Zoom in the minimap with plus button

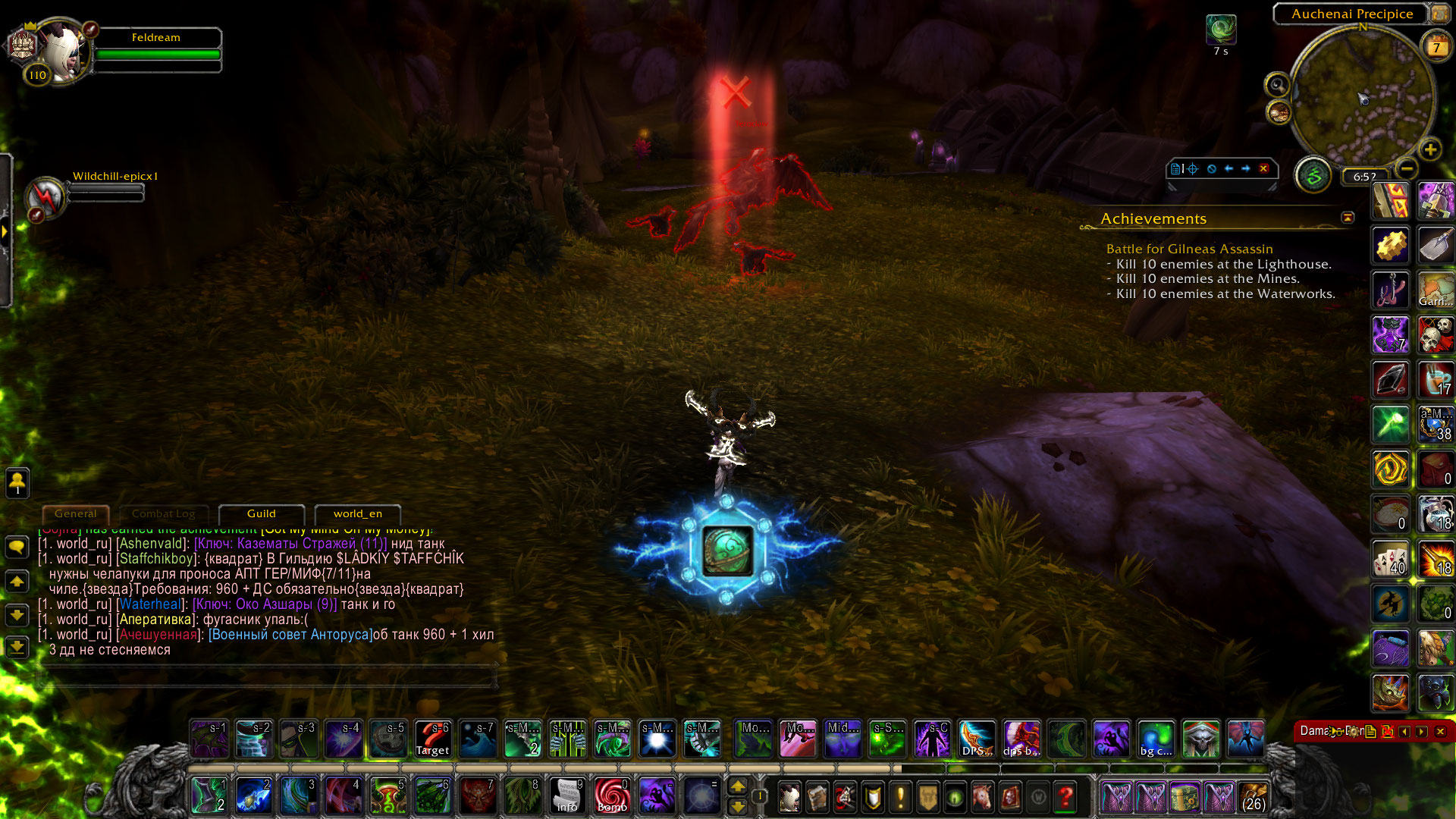pyautogui.click(x=1430, y=149)
